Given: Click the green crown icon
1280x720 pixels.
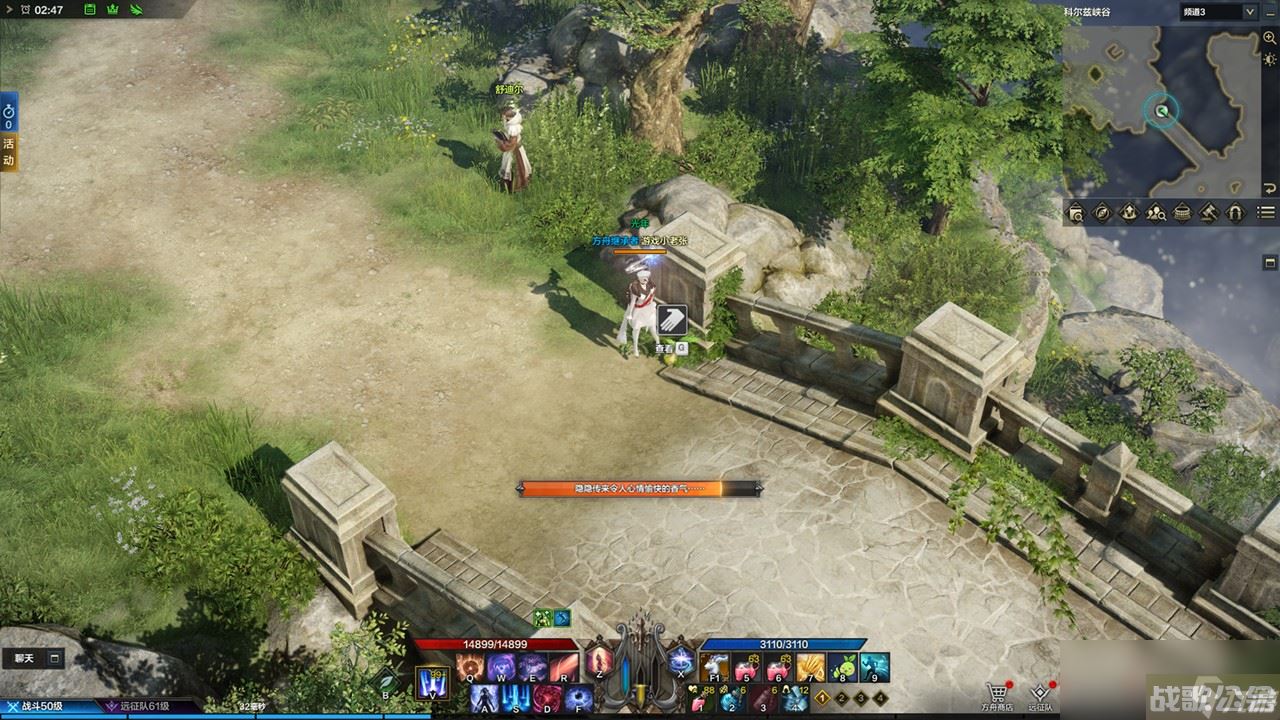Looking at the screenshot, I should coord(113,10).
